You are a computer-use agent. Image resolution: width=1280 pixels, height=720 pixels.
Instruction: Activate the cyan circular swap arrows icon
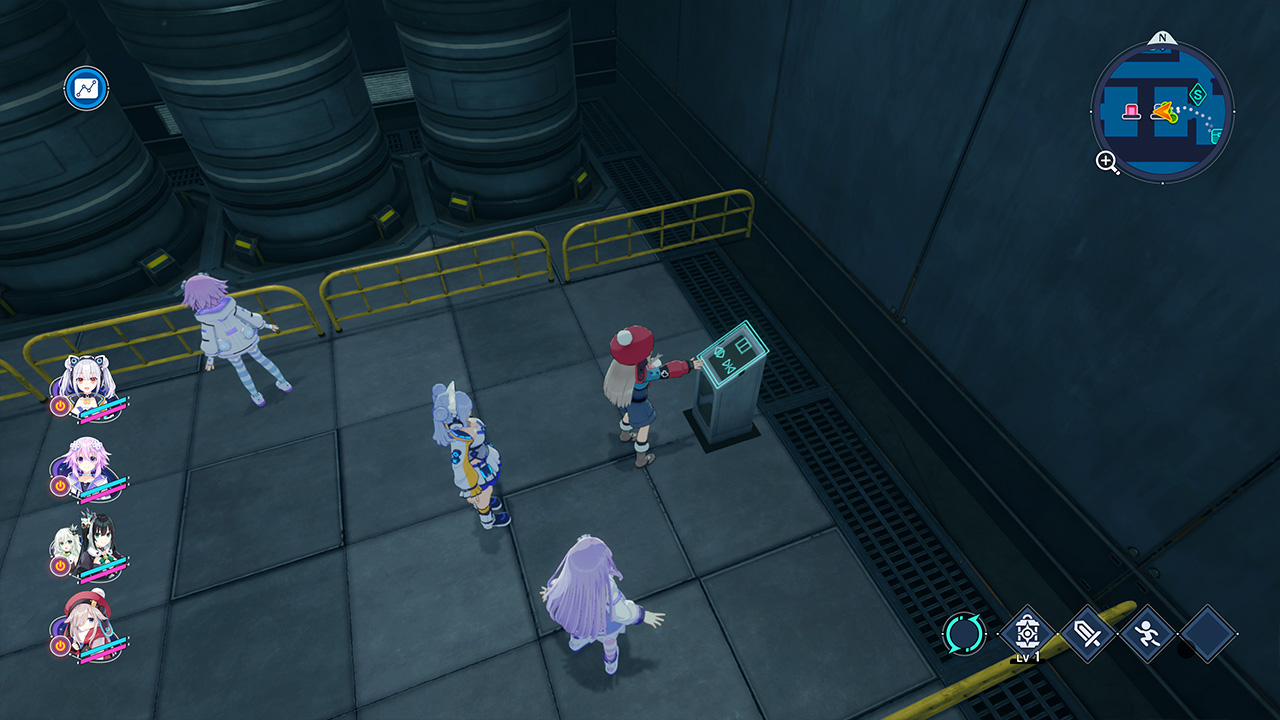click(964, 633)
